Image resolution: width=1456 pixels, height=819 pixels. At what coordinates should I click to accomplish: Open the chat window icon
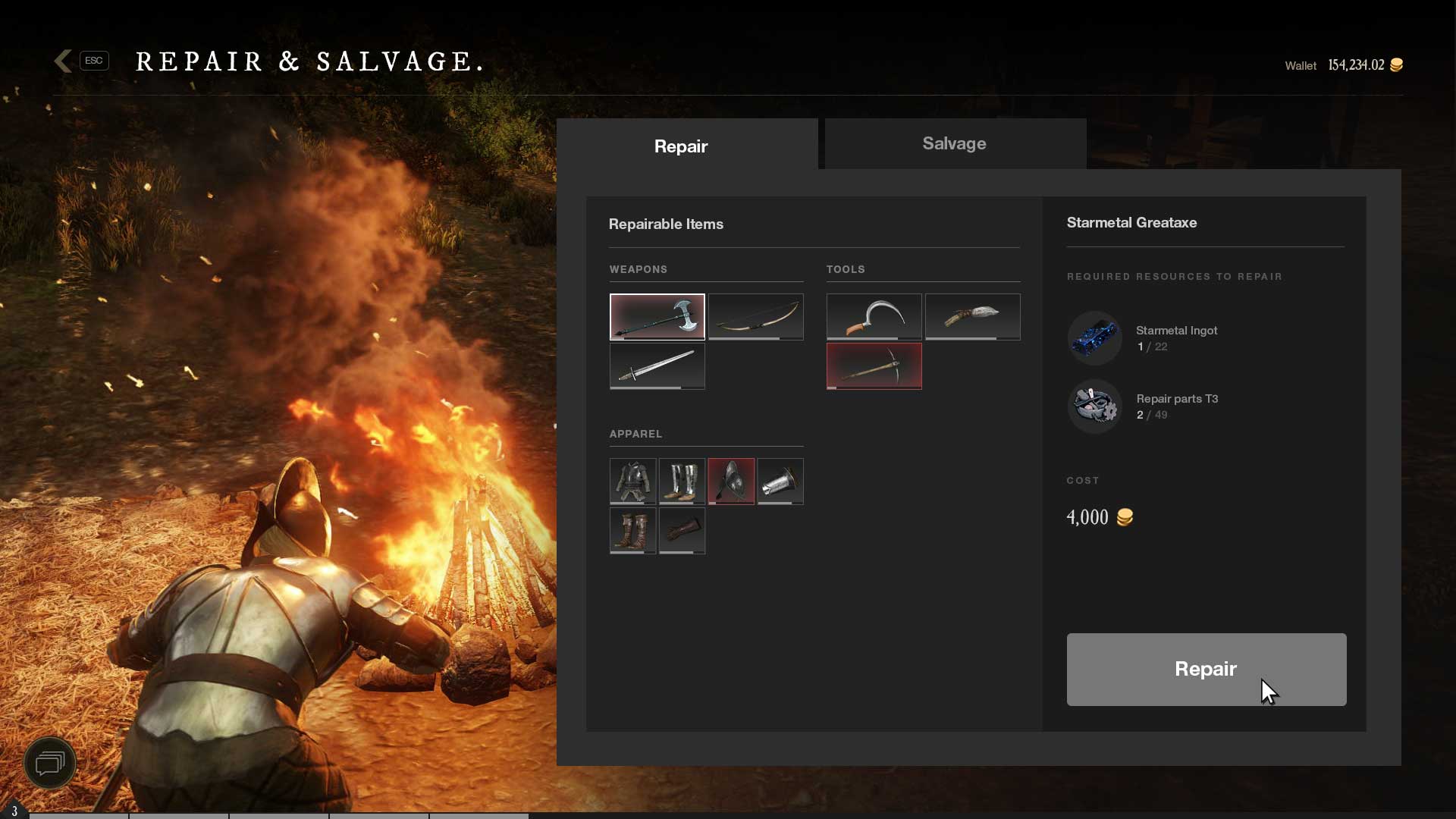(50, 762)
